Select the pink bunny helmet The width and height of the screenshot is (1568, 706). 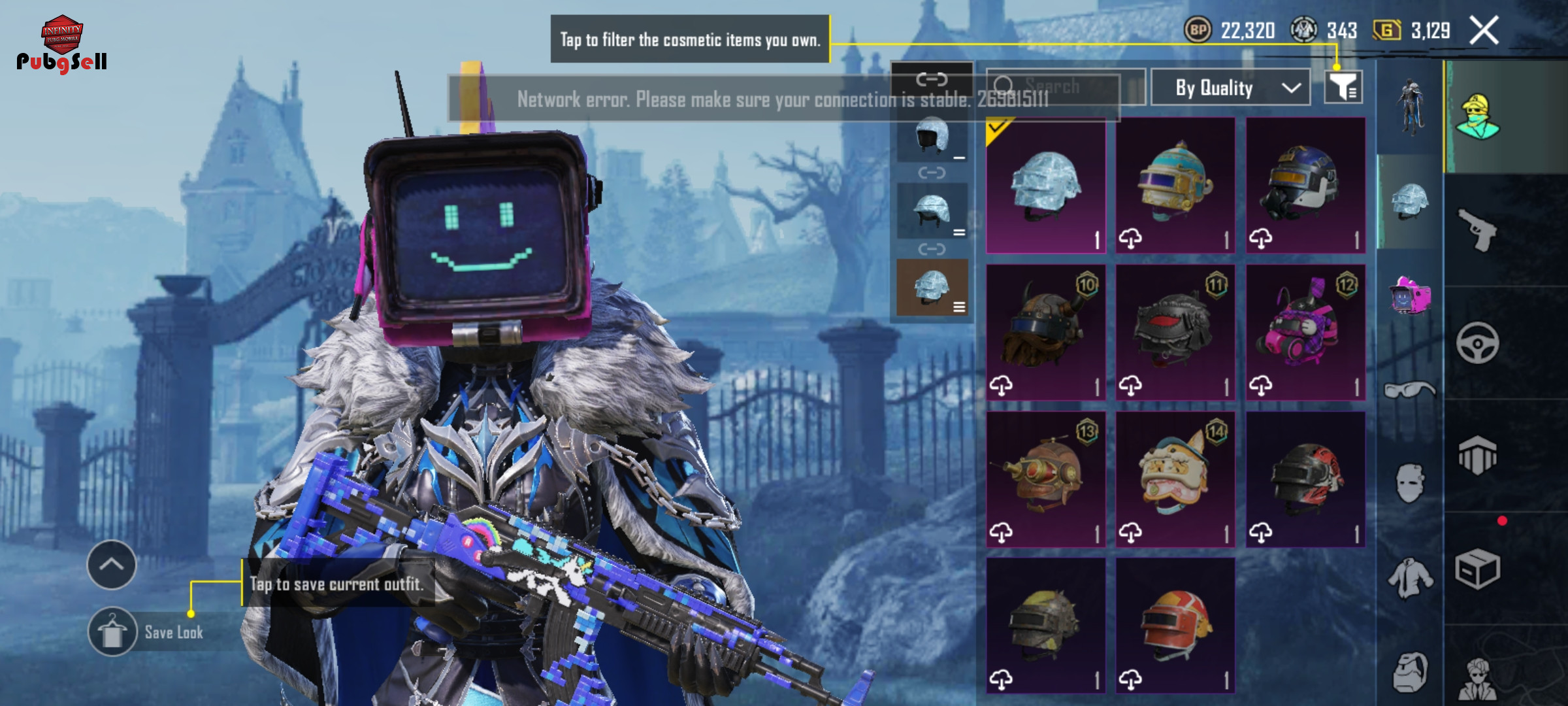[1305, 332]
